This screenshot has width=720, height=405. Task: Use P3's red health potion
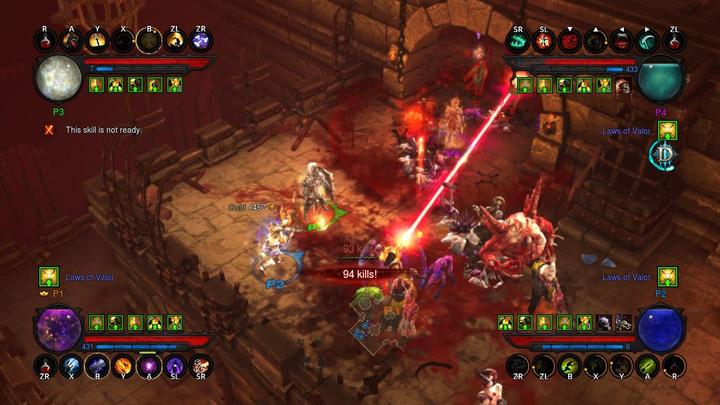point(45,41)
